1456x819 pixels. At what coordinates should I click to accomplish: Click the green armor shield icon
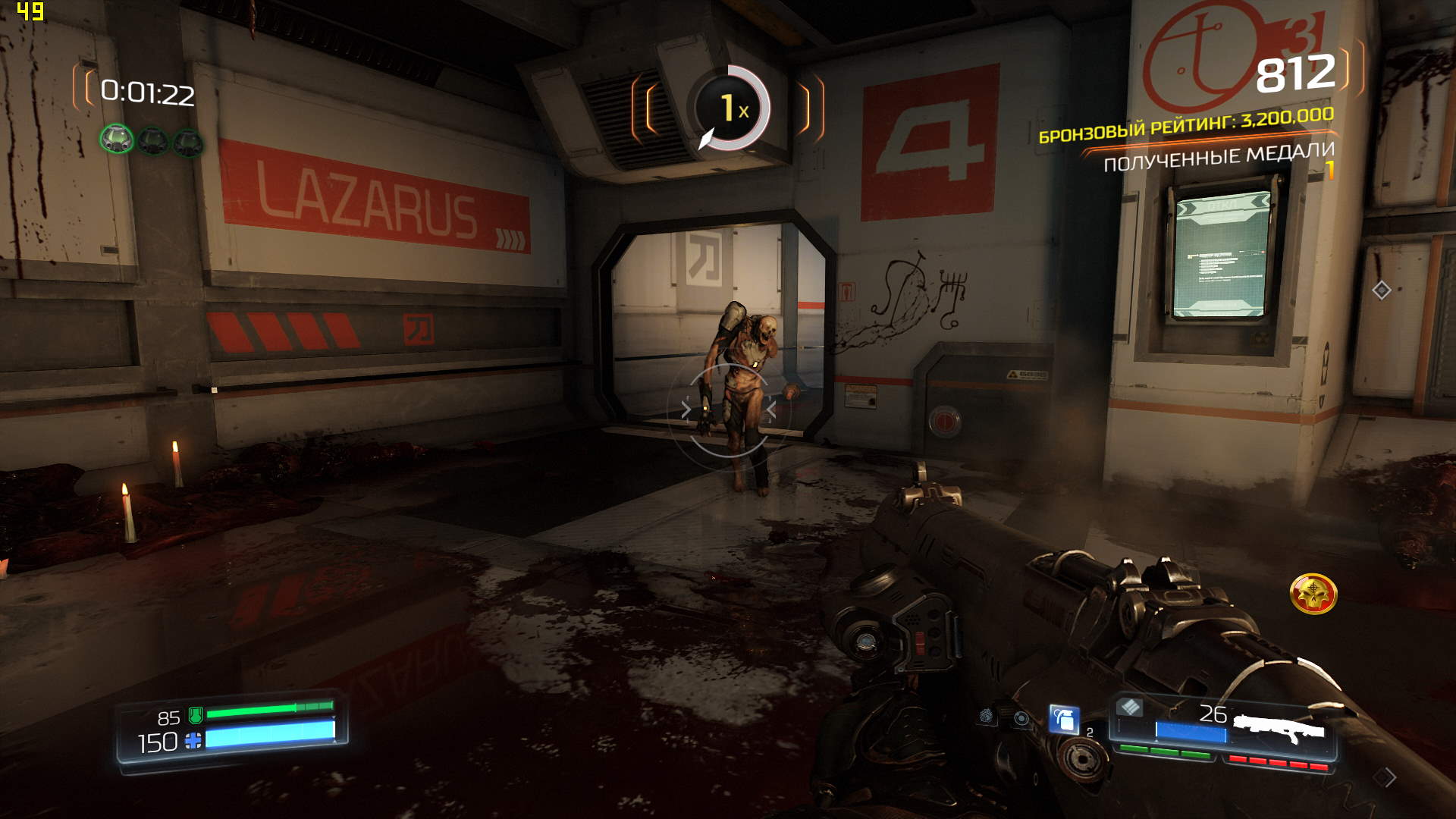pyautogui.click(x=196, y=714)
